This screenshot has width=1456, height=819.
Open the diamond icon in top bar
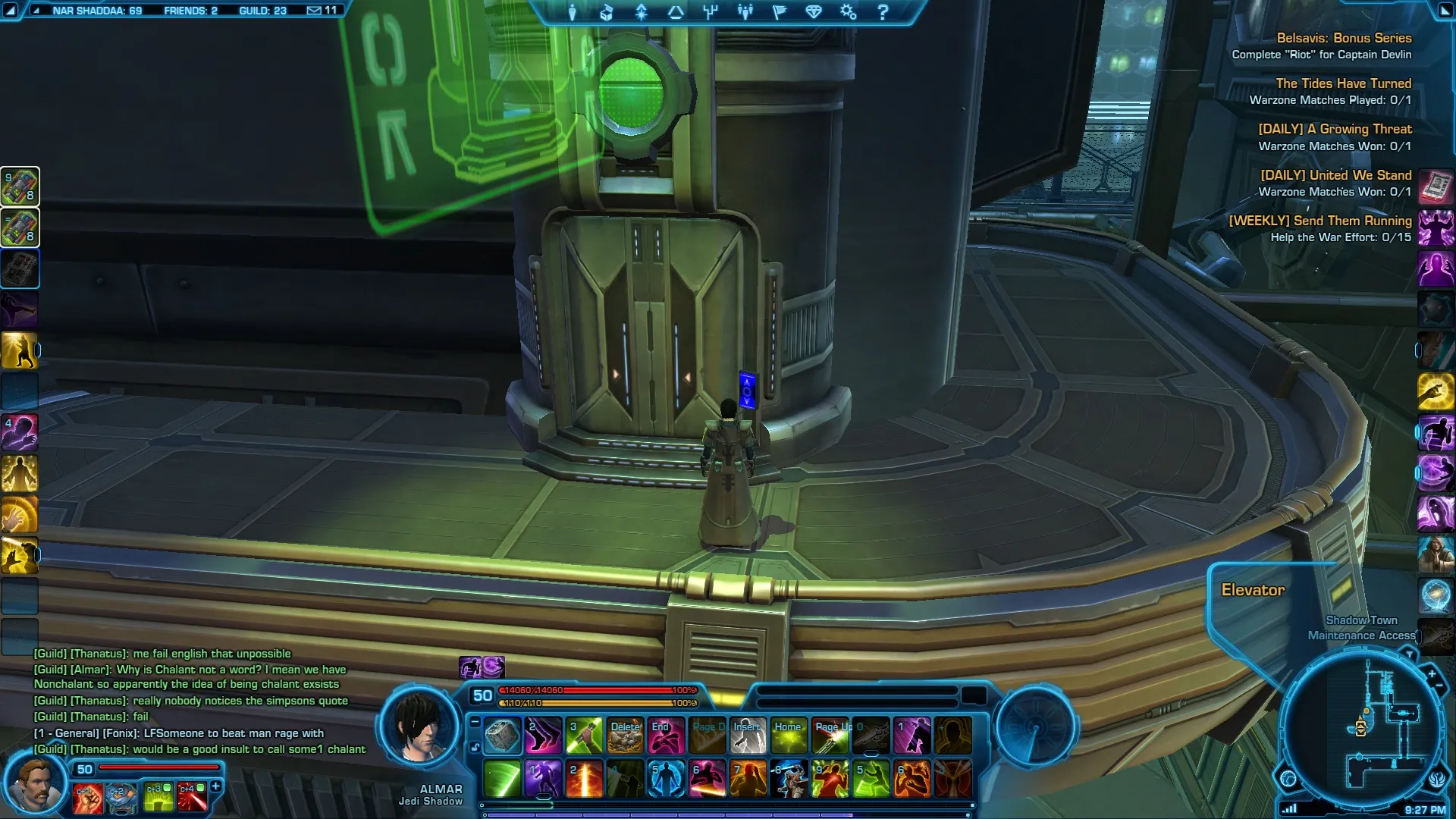[x=814, y=12]
